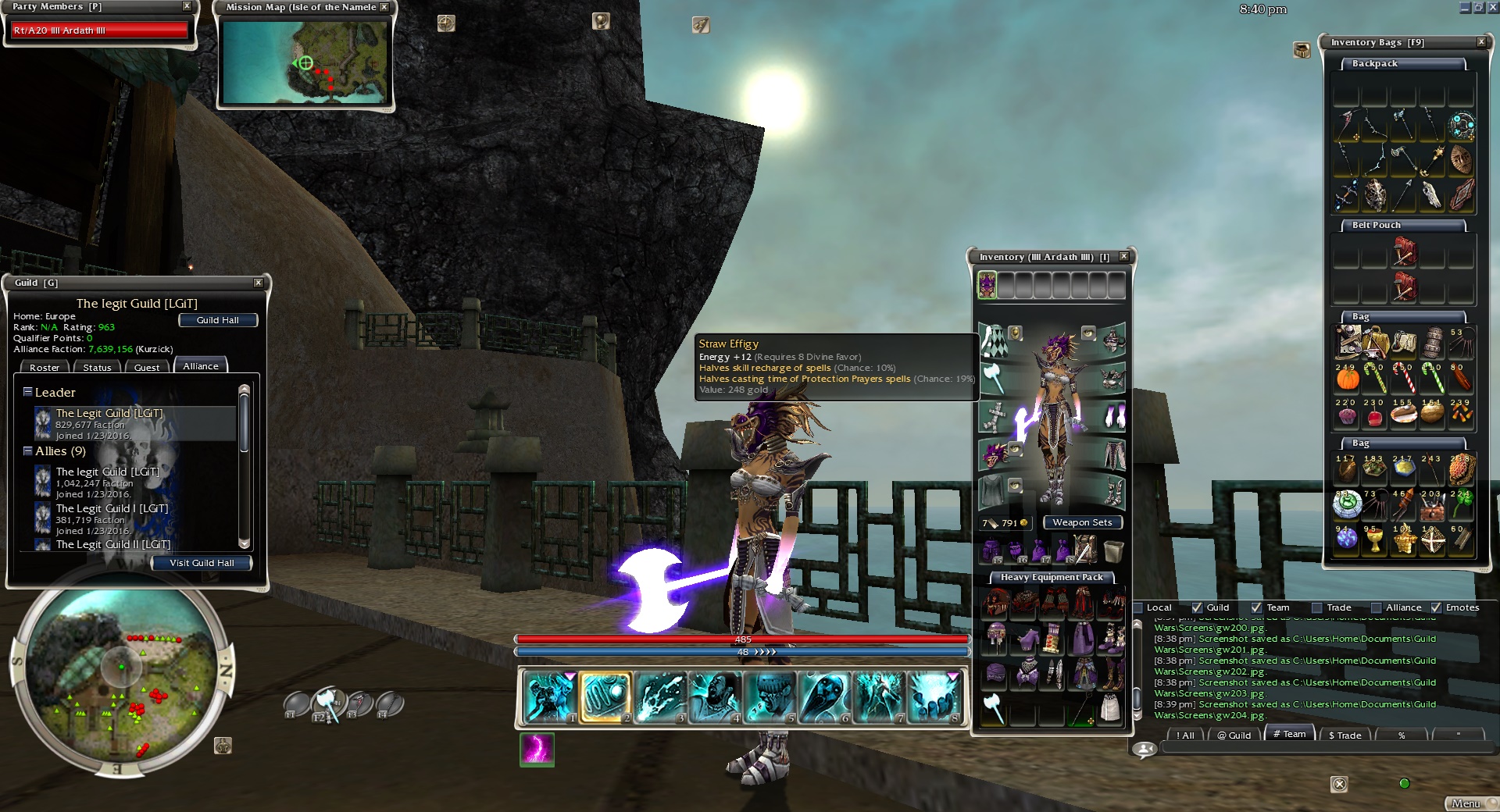Close the Mission Map window

pyautogui.click(x=384, y=7)
